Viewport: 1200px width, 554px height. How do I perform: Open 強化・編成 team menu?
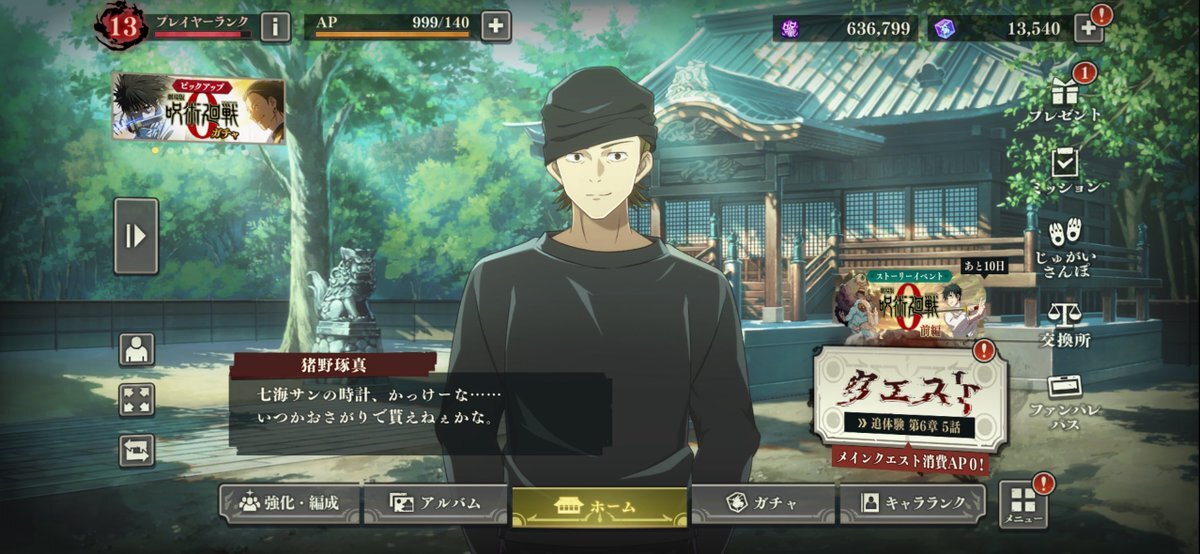coord(287,504)
